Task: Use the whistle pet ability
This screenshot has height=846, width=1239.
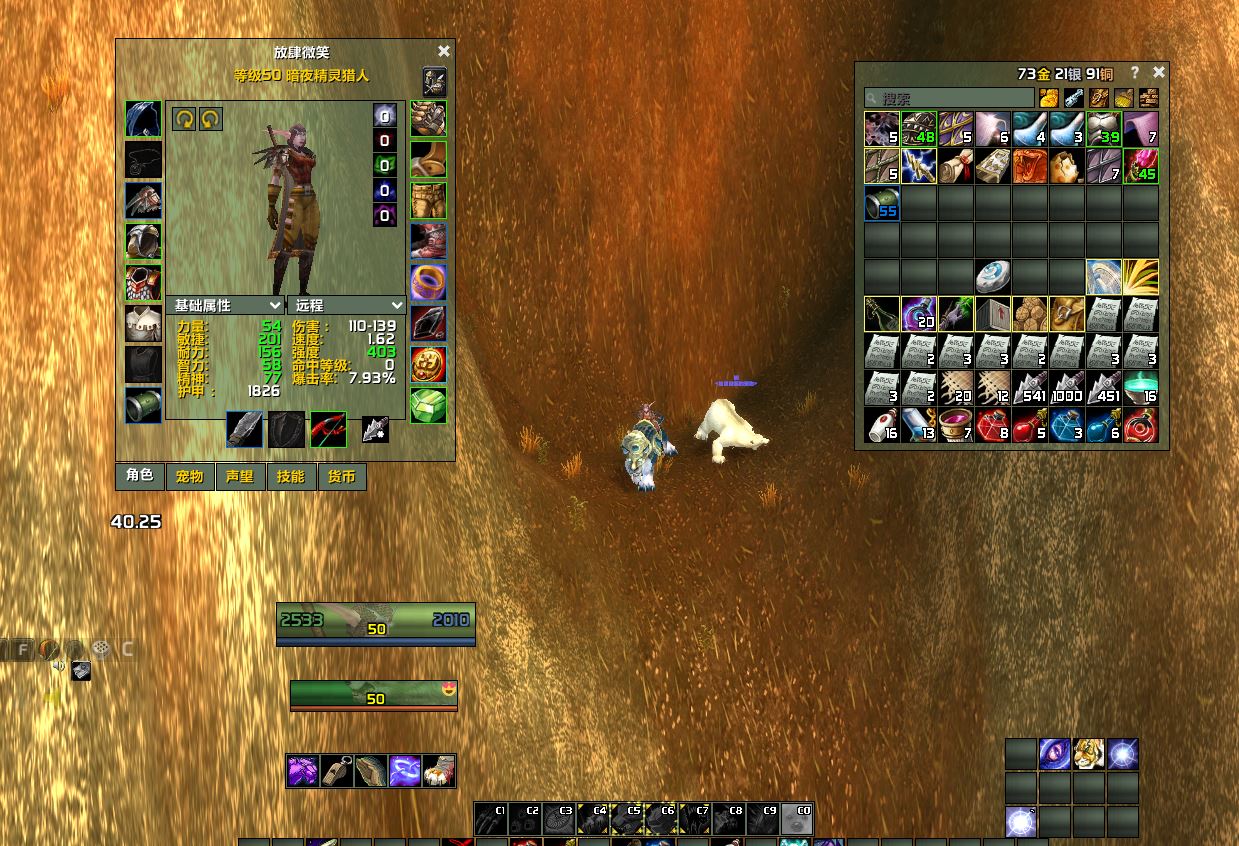Action: (x=337, y=771)
